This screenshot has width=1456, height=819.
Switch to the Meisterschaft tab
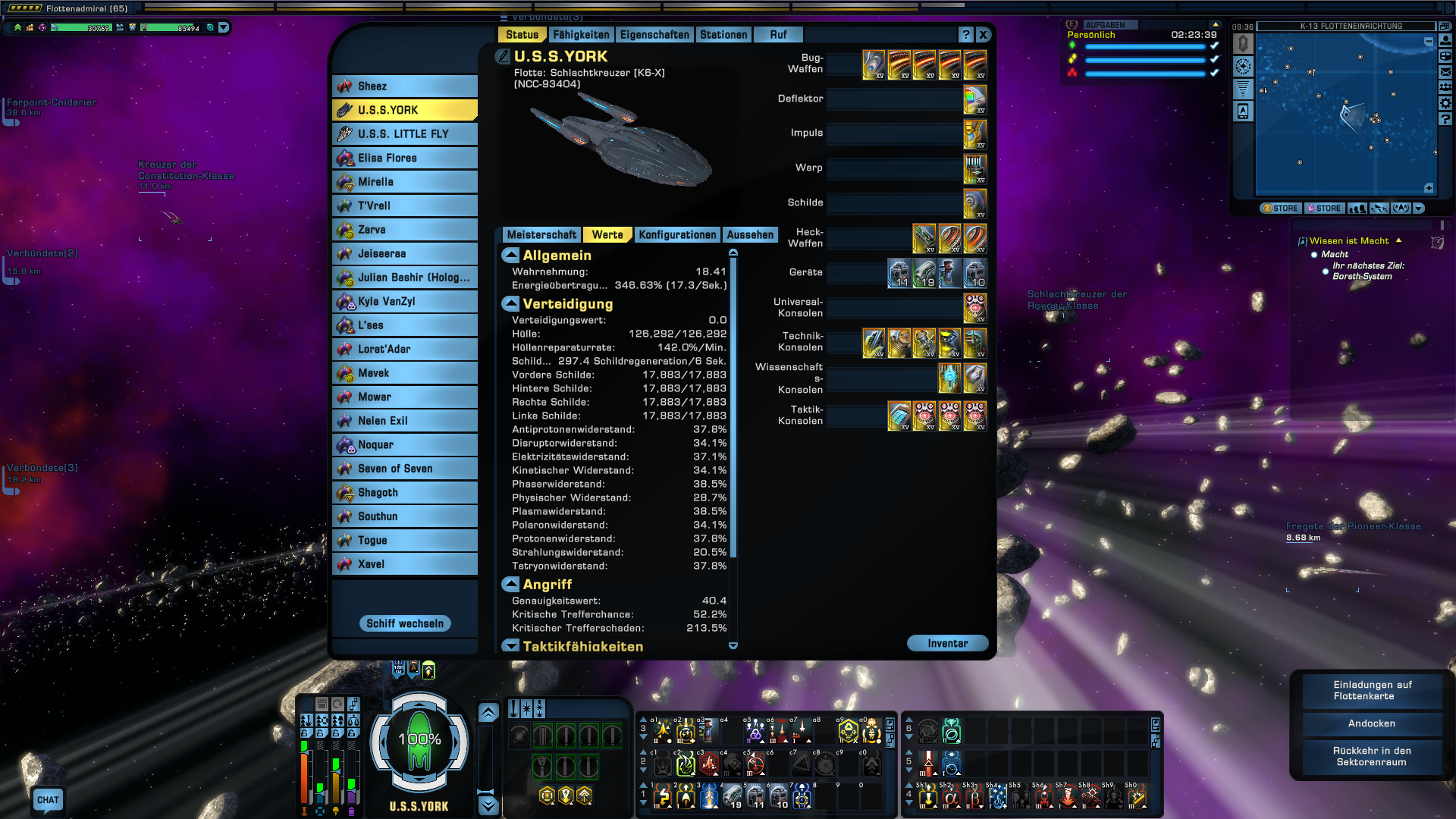click(x=541, y=235)
